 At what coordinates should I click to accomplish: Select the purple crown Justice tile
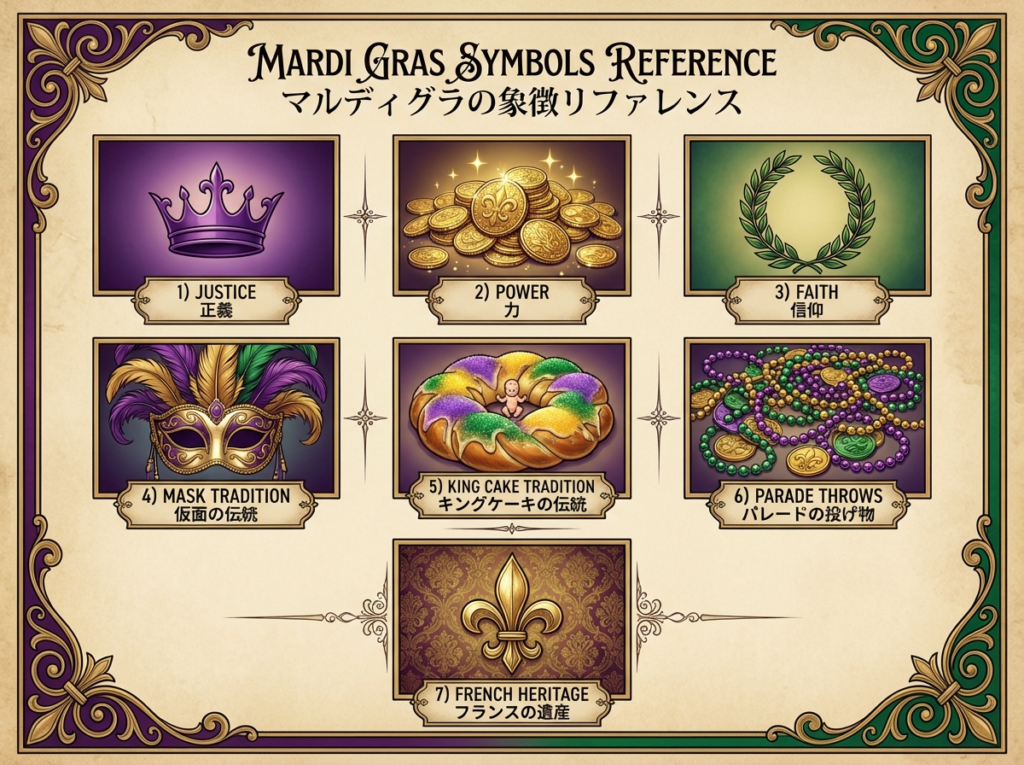216,215
